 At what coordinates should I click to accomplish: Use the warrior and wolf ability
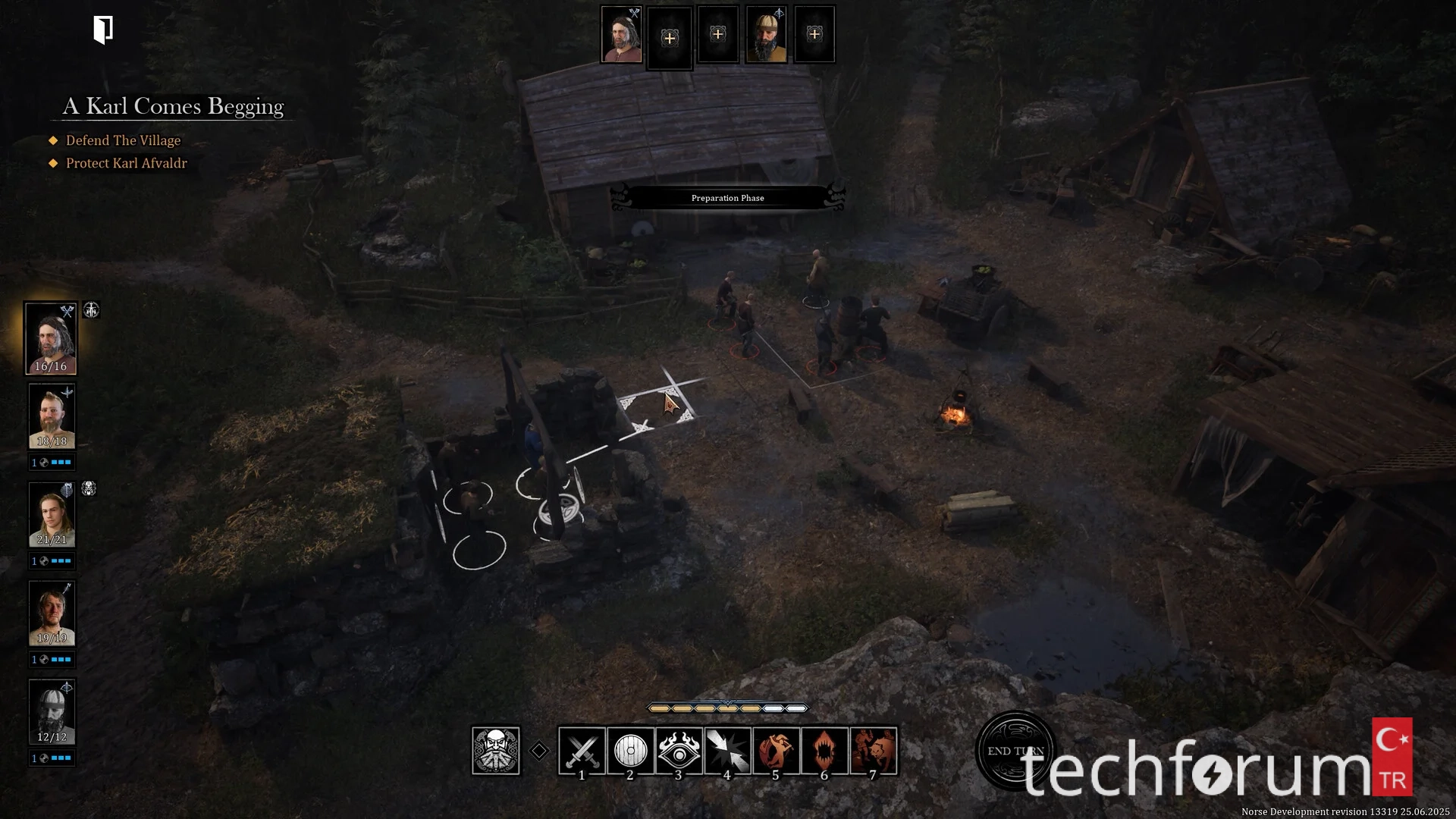[x=873, y=751]
